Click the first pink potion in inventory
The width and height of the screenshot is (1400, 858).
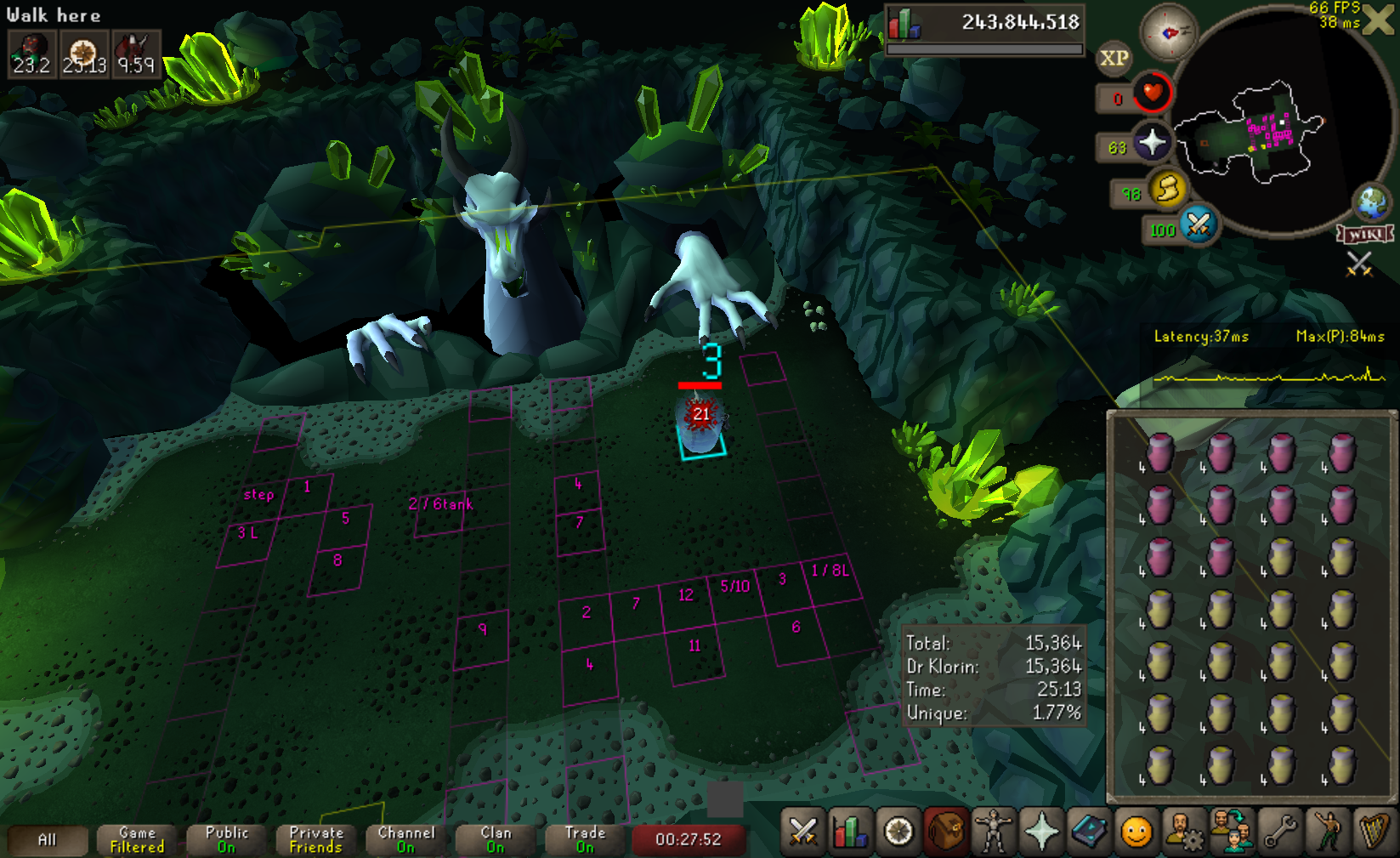(x=1160, y=453)
